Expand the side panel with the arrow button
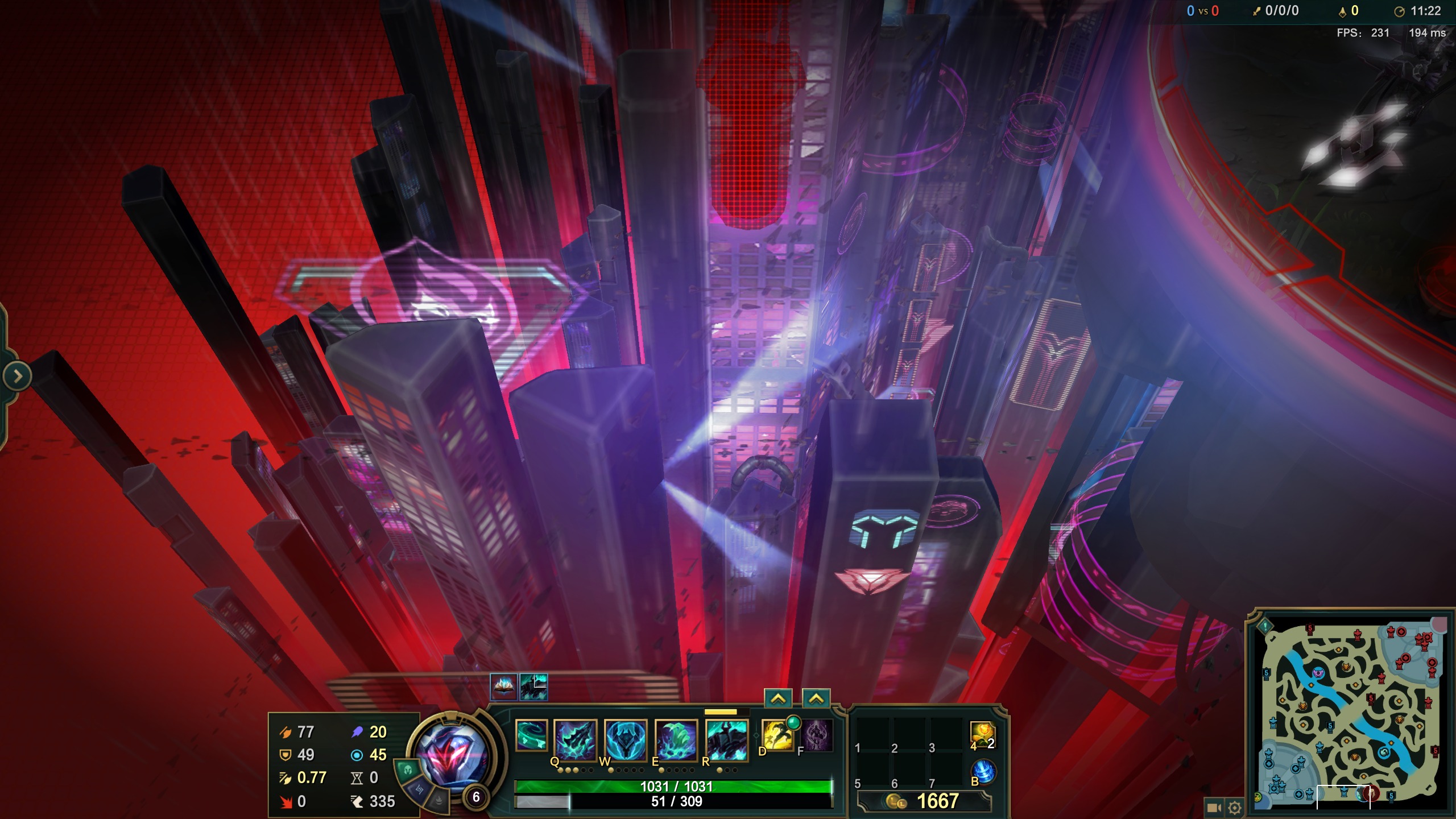 [x=17, y=376]
